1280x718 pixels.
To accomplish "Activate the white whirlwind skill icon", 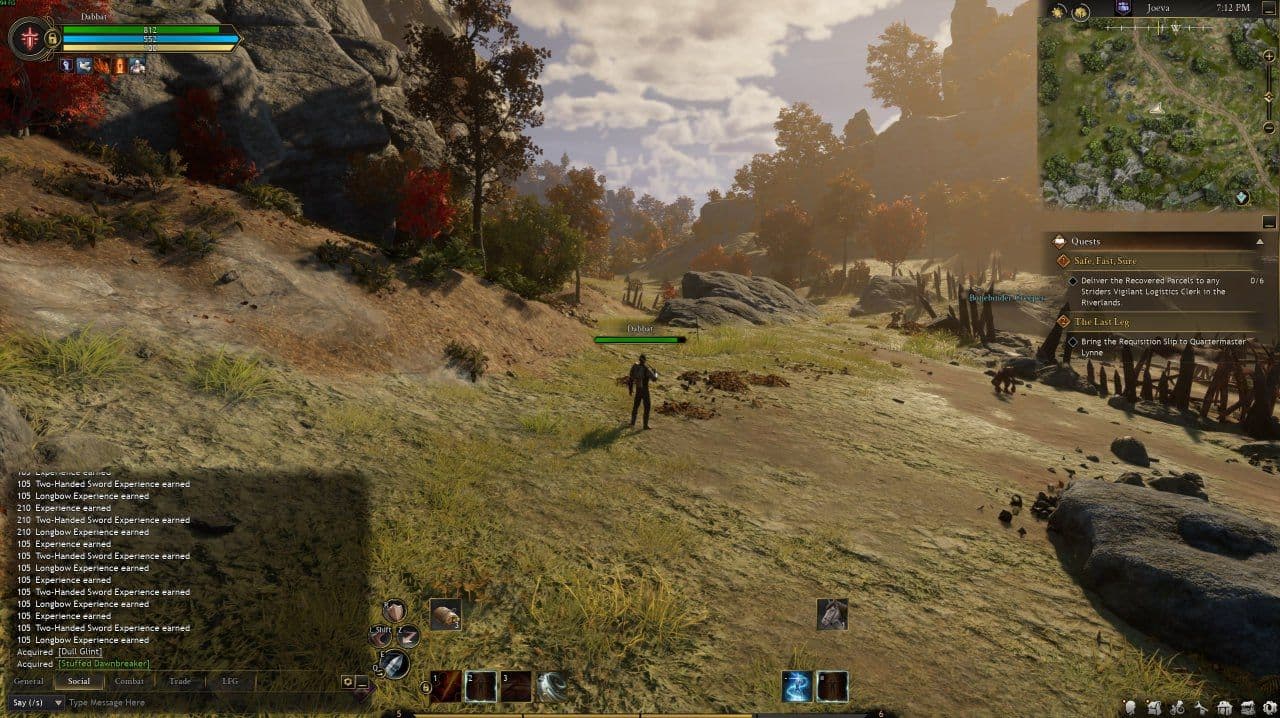I will coord(552,686).
